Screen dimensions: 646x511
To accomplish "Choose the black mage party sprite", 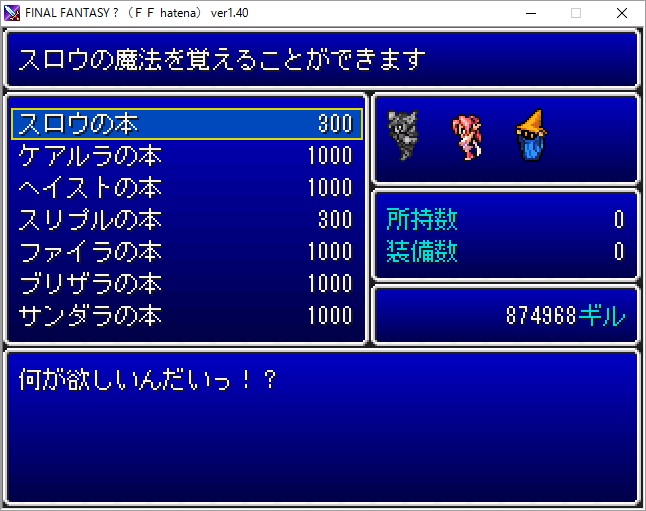I will [530, 137].
